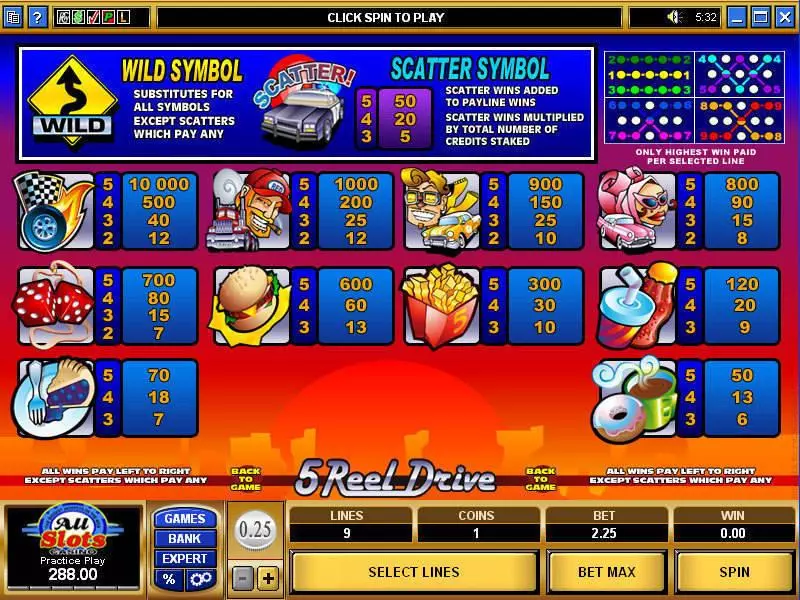Click the 0.25 coin value chip
The image size is (800, 600).
[255, 530]
